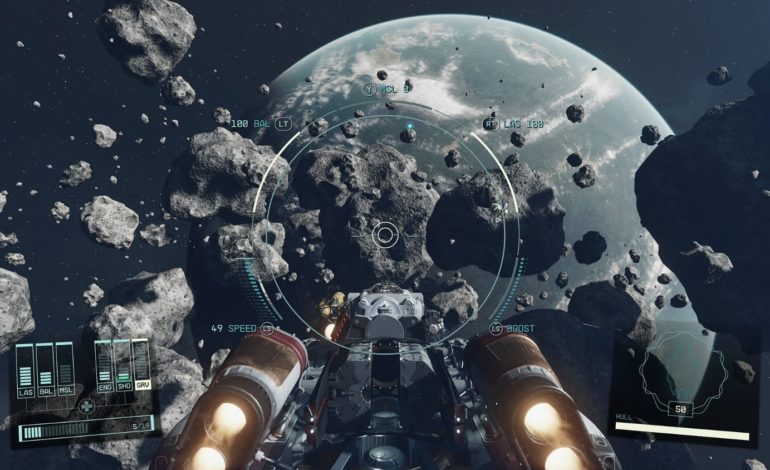
Task: Click the central targeting reticle
Action: click(385, 235)
